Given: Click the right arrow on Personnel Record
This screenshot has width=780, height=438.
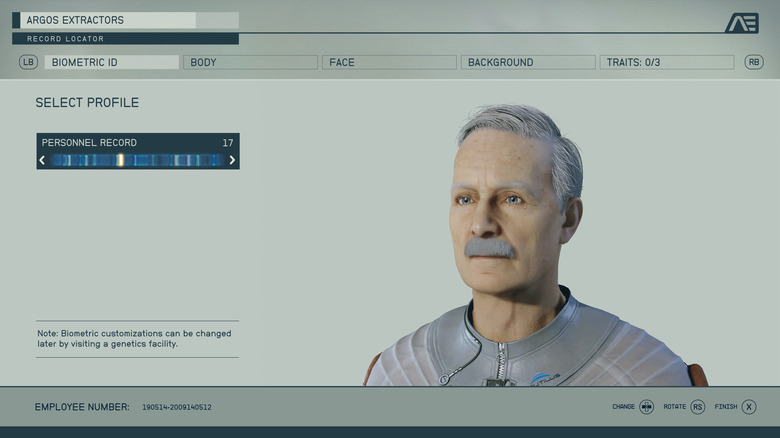Looking at the screenshot, I should 232,160.
